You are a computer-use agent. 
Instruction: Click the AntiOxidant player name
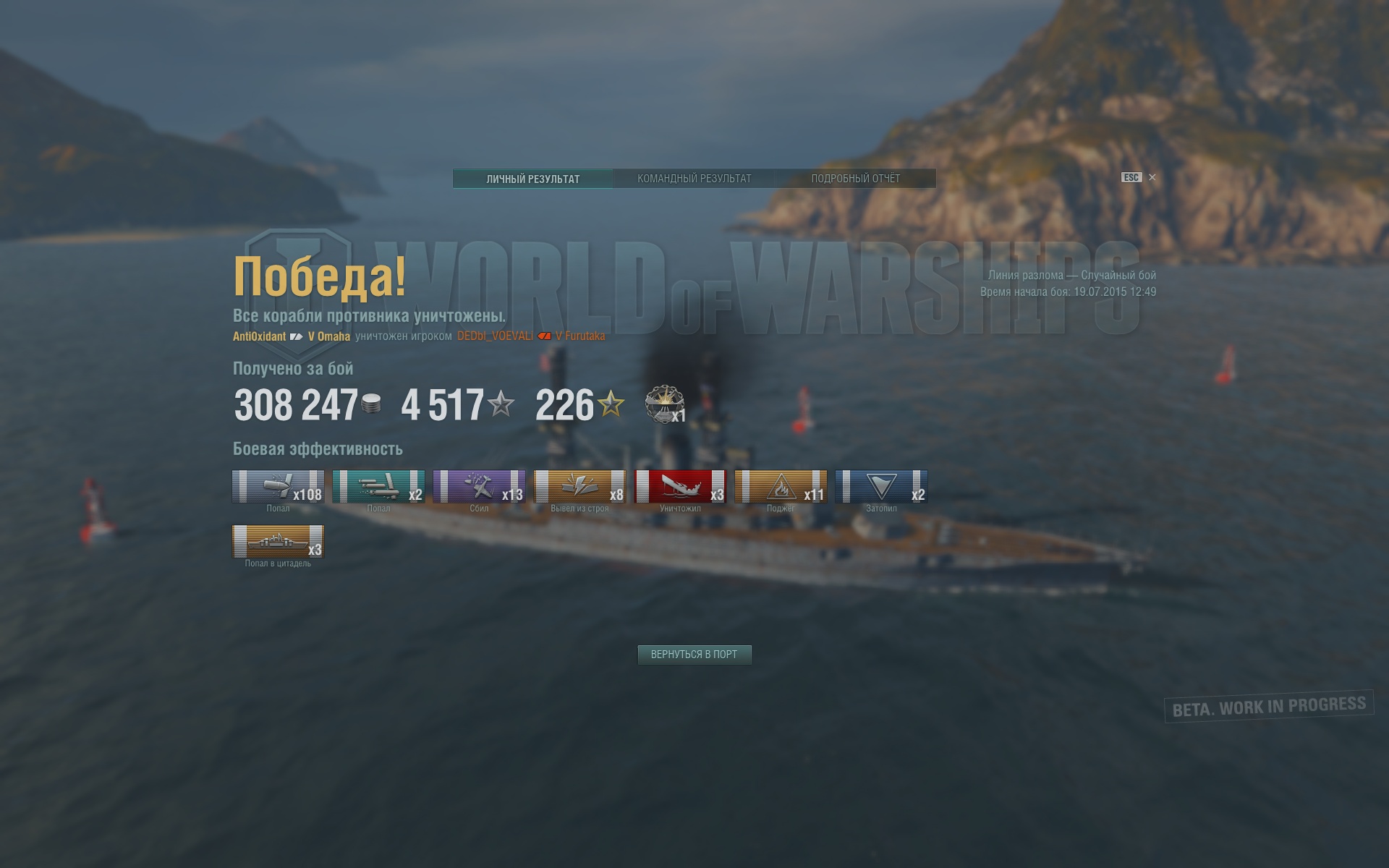(259, 336)
